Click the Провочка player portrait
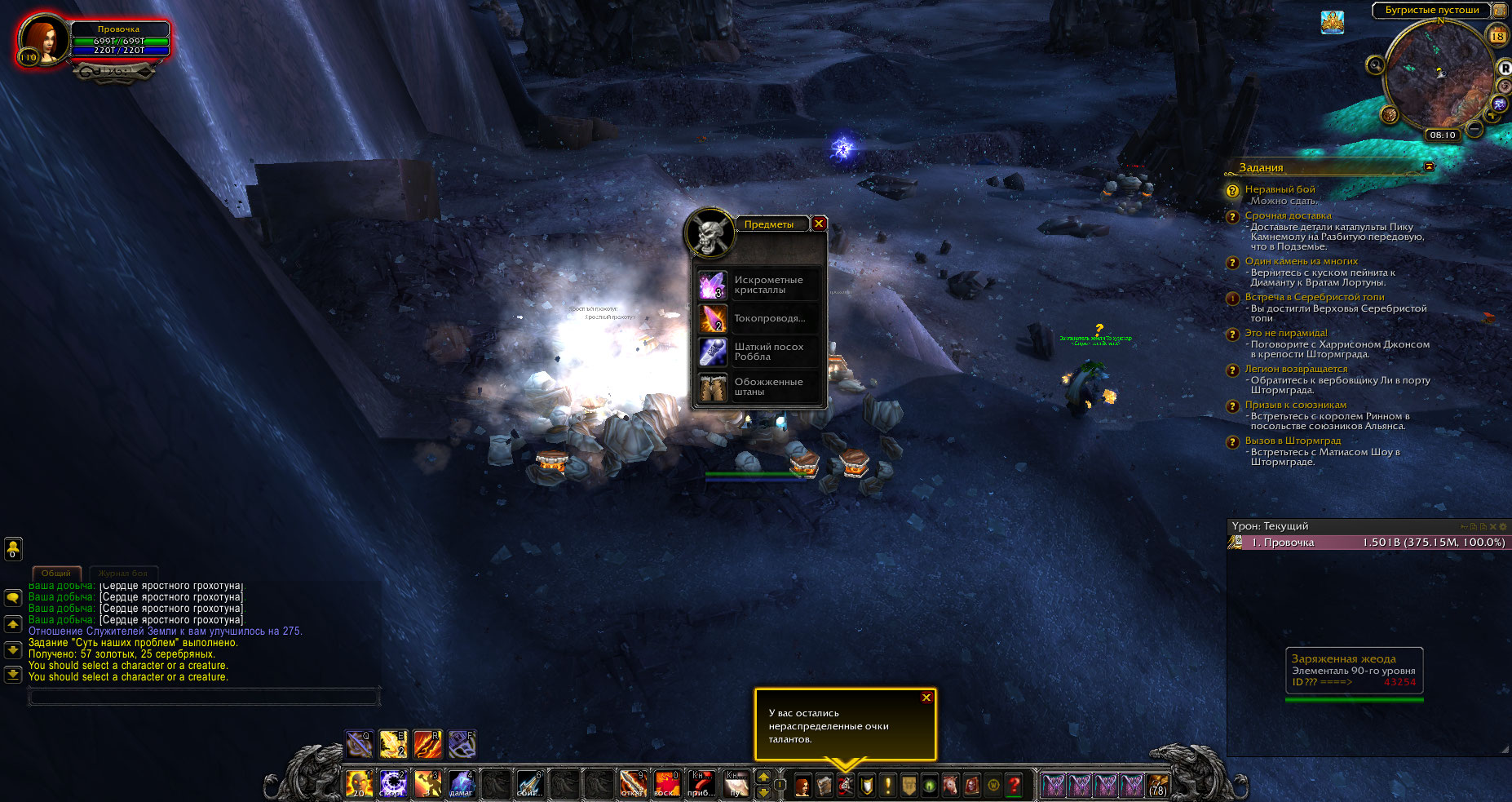The height and width of the screenshot is (802, 1512). point(43,38)
